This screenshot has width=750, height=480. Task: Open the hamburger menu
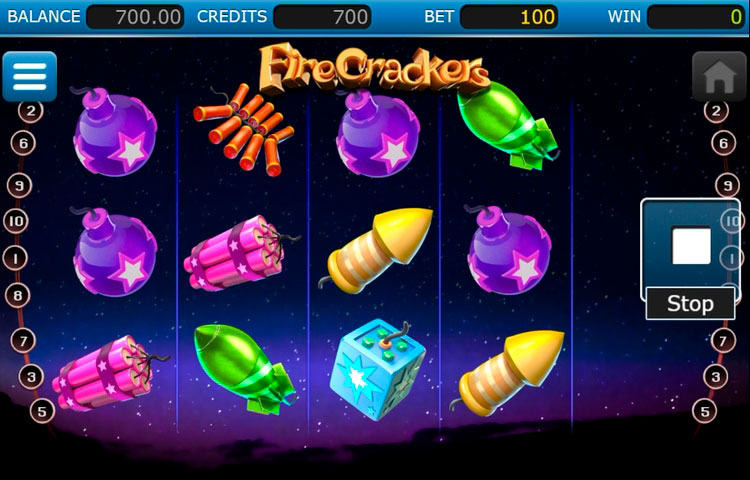click(29, 76)
